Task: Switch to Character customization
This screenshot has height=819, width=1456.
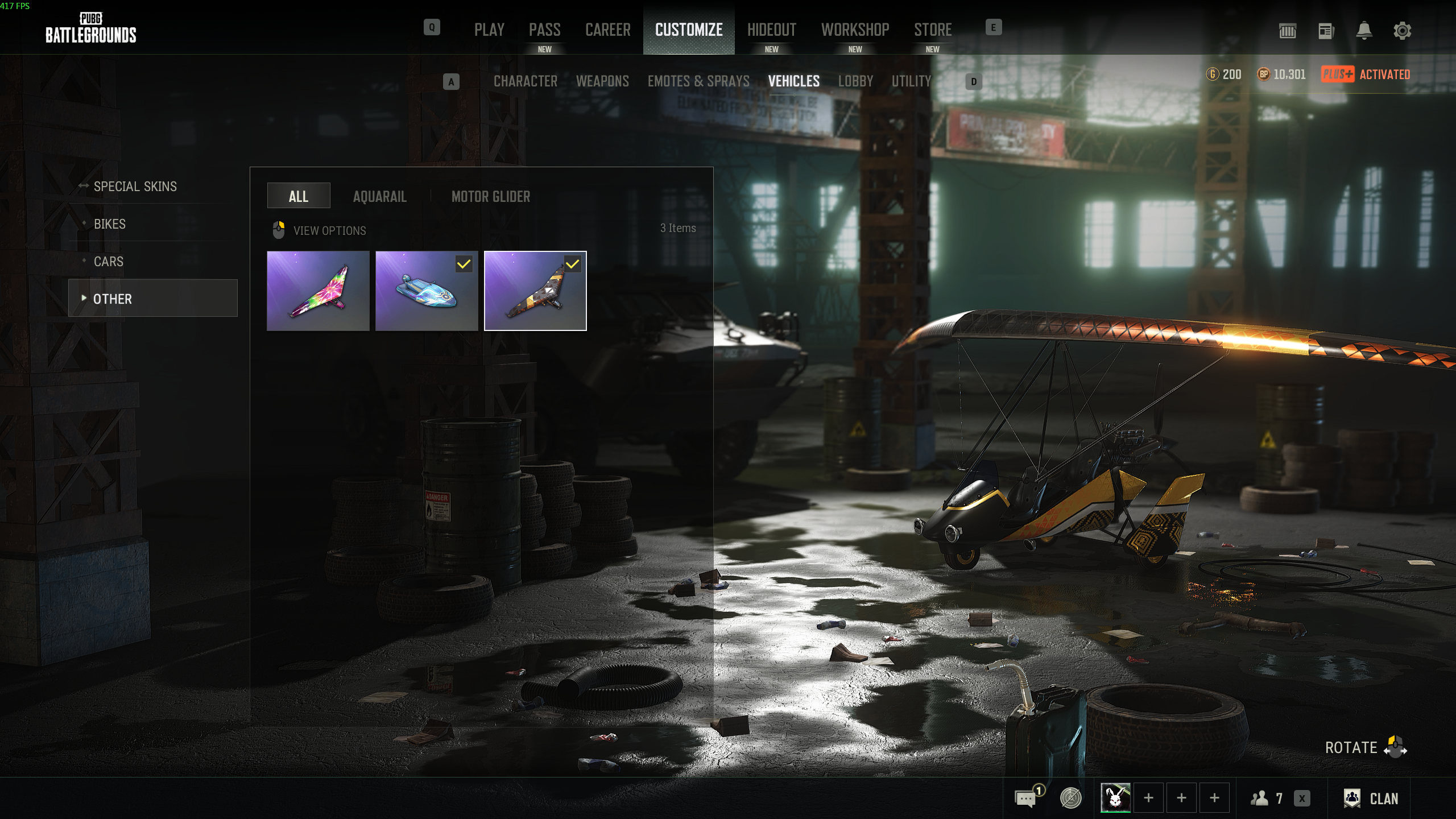Action: [525, 81]
